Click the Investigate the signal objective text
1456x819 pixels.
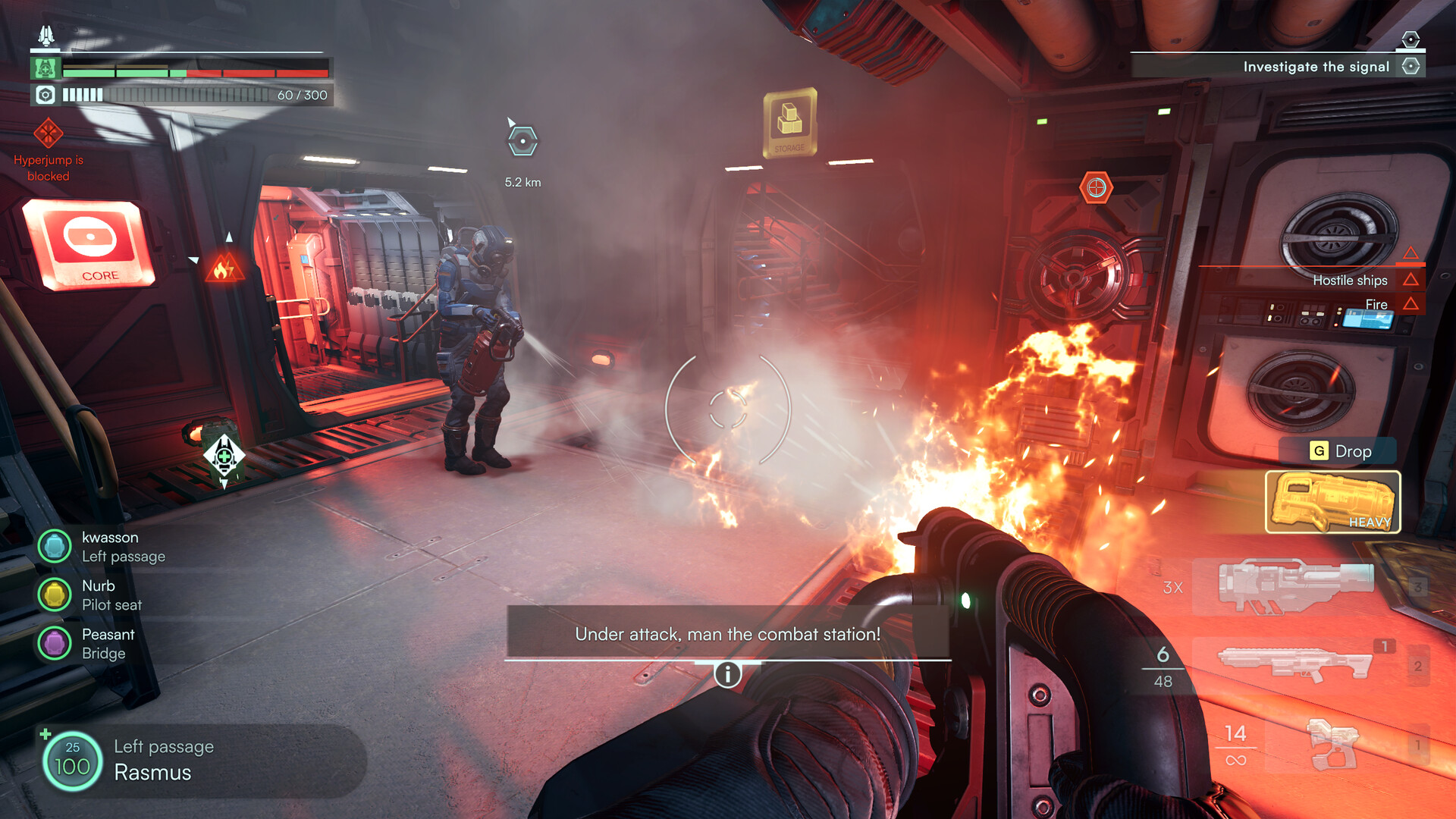[x=1316, y=66]
